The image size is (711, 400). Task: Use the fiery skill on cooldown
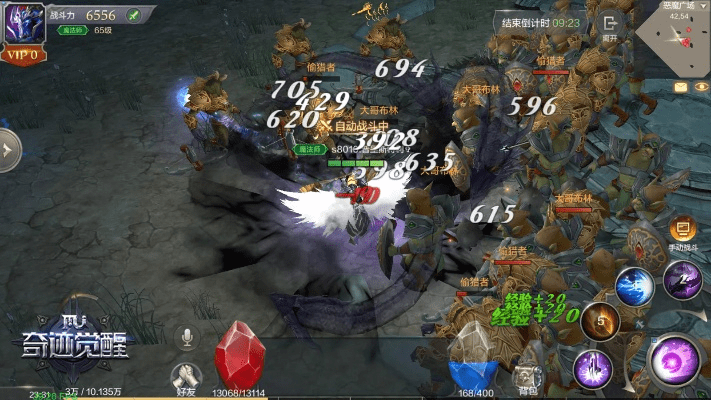[600, 322]
